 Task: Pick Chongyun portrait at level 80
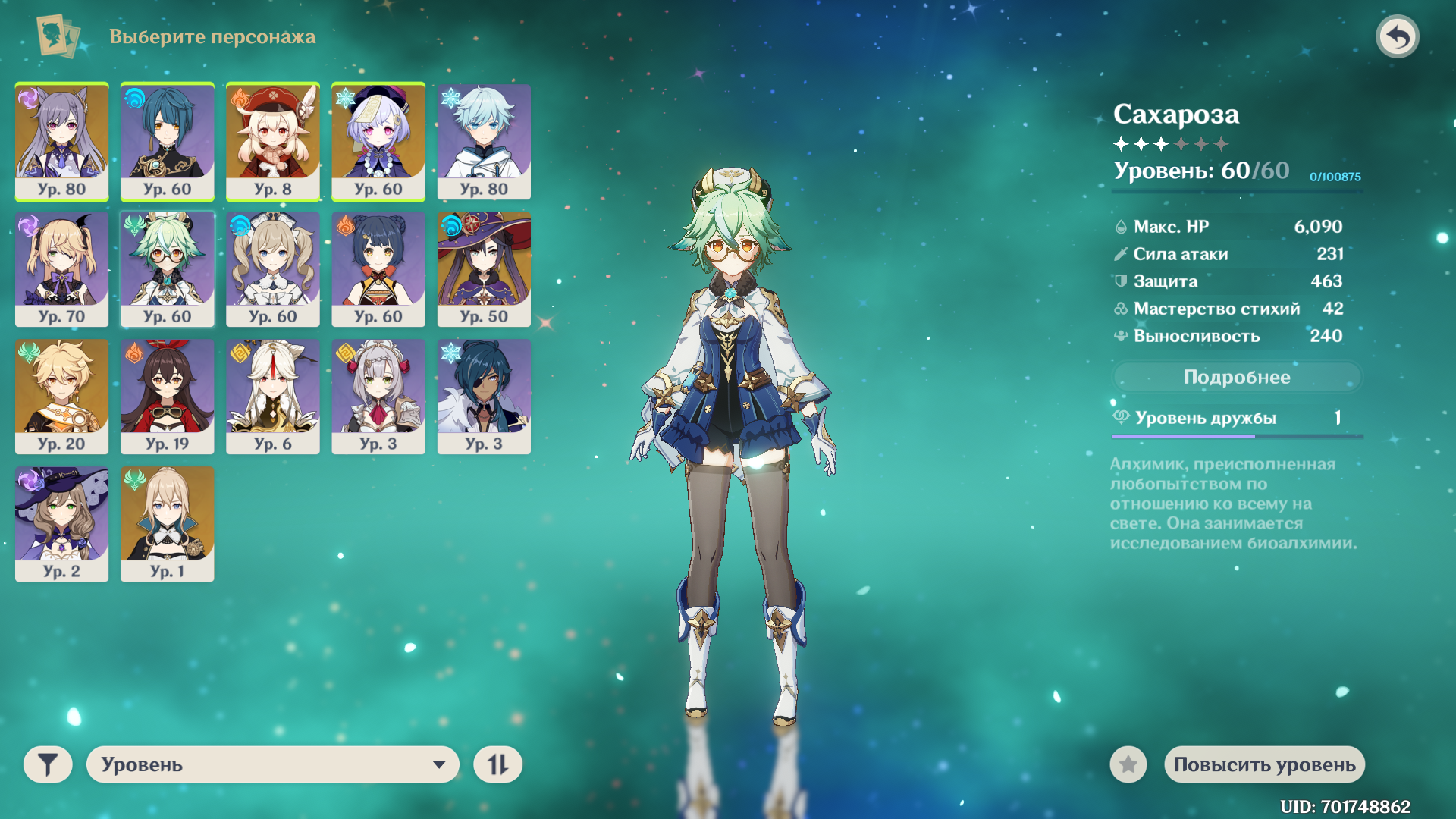click(x=484, y=141)
